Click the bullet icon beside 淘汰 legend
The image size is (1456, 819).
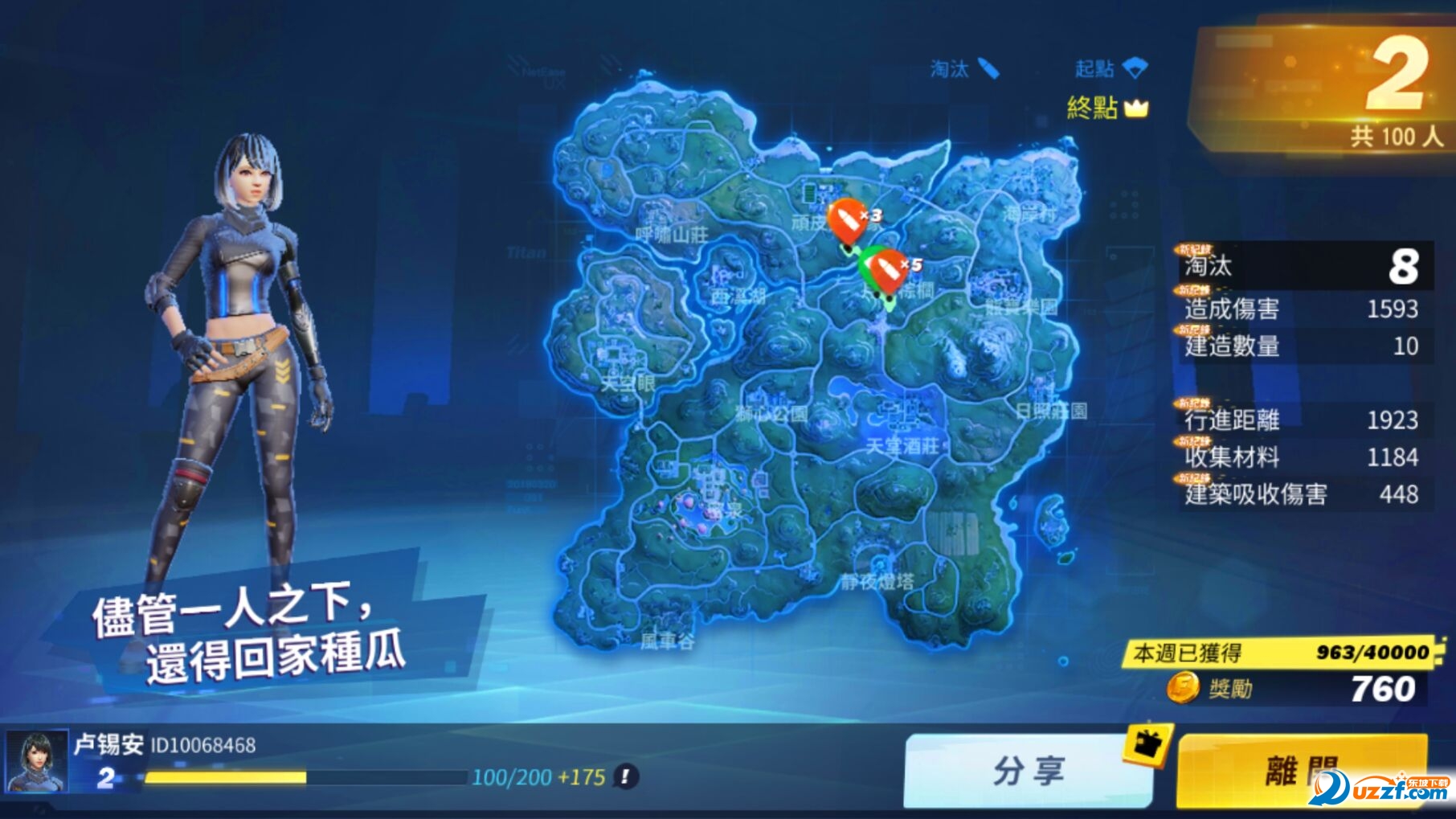click(988, 68)
